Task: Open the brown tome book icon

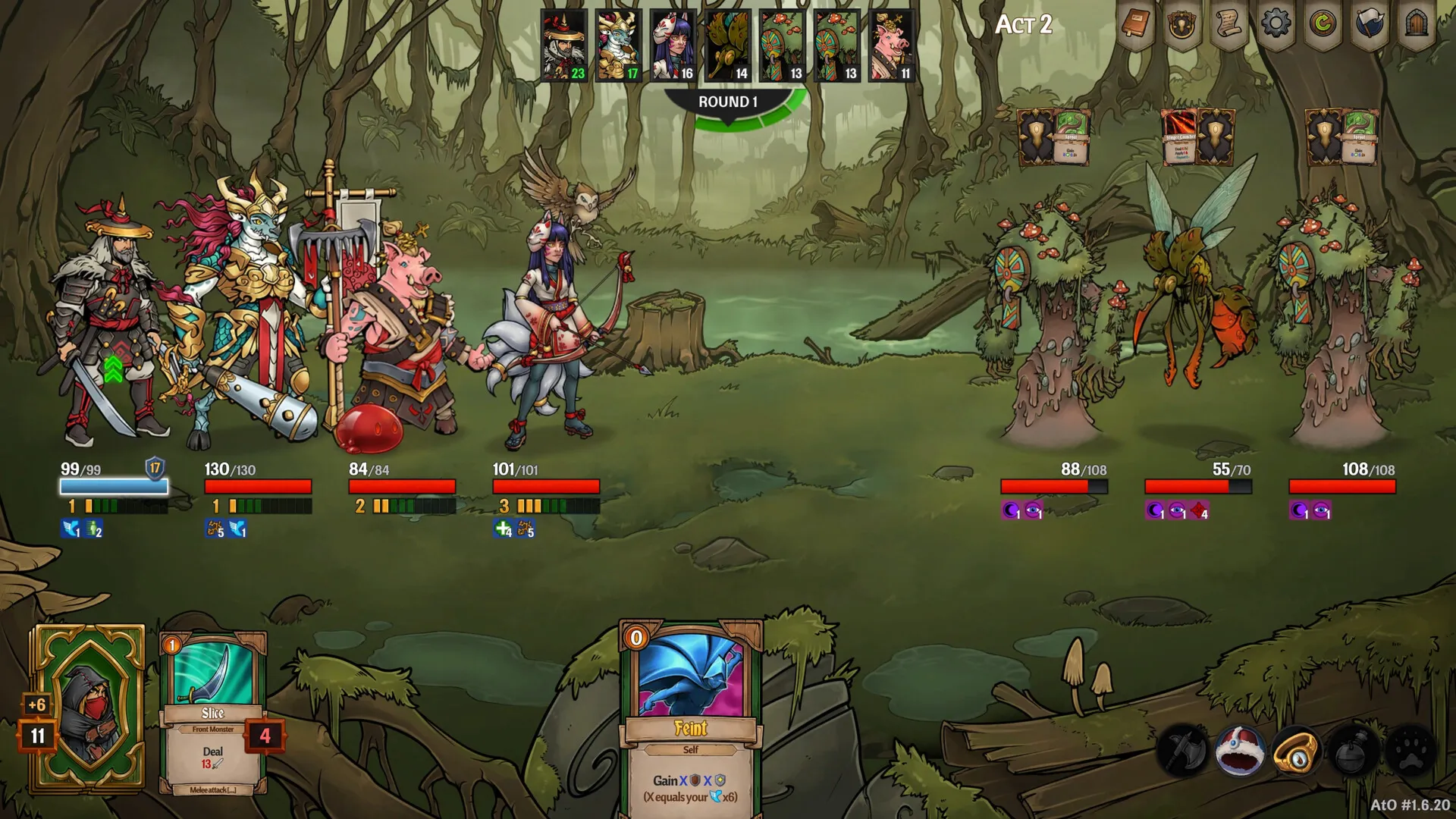Action: pos(1134,25)
